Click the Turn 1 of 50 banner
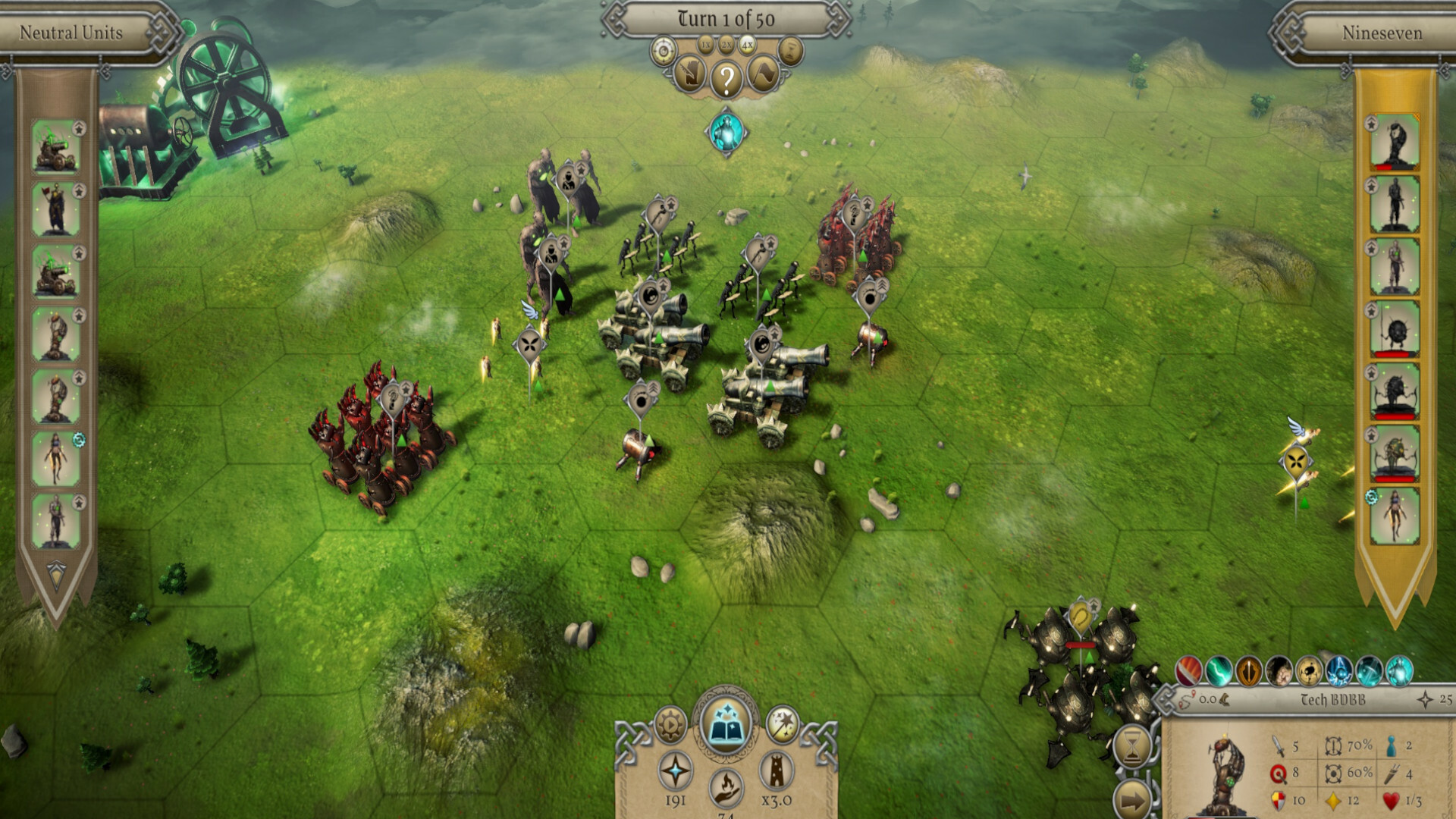 click(726, 18)
